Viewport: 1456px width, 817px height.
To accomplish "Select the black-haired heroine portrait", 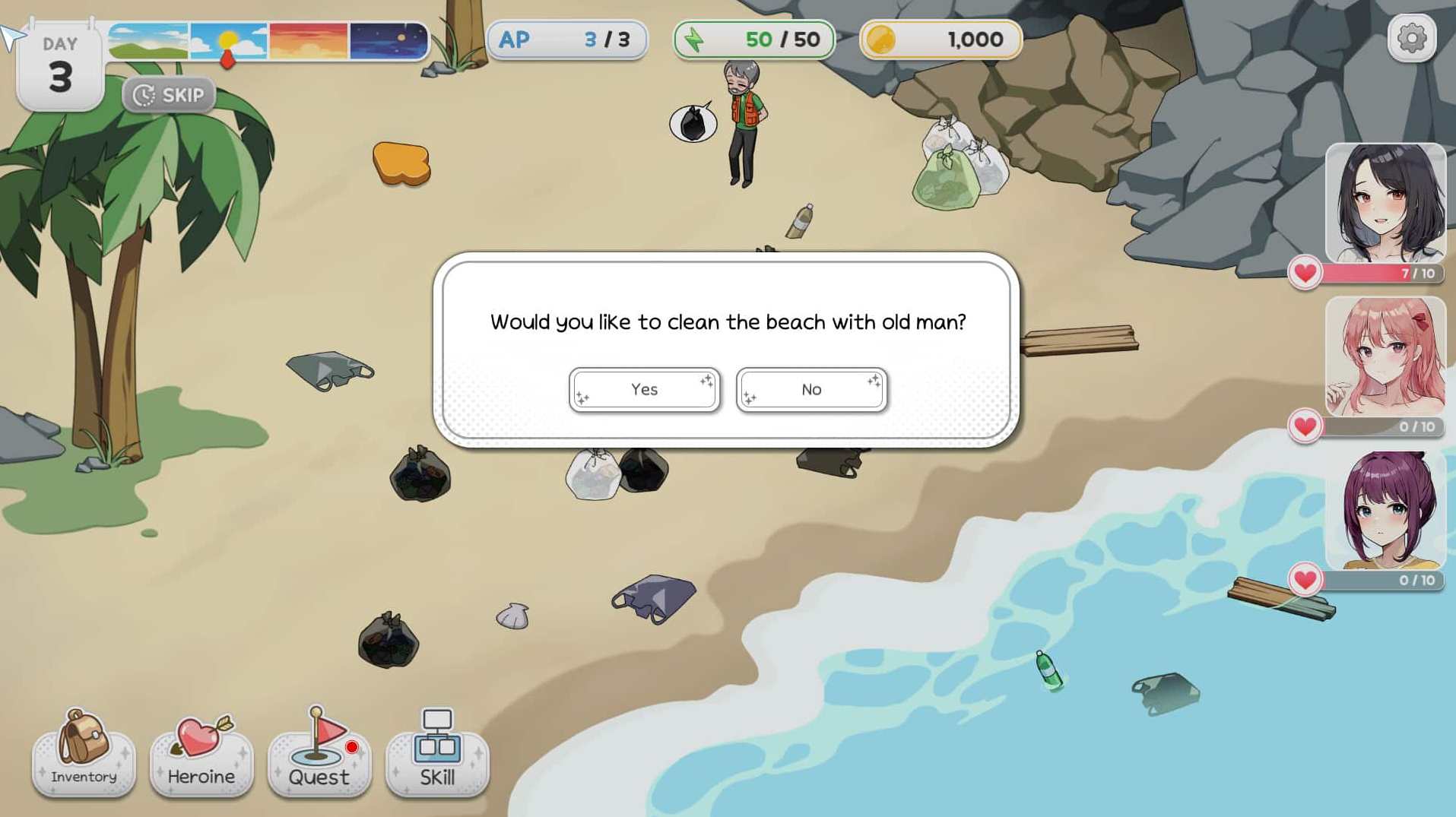I will (1385, 204).
